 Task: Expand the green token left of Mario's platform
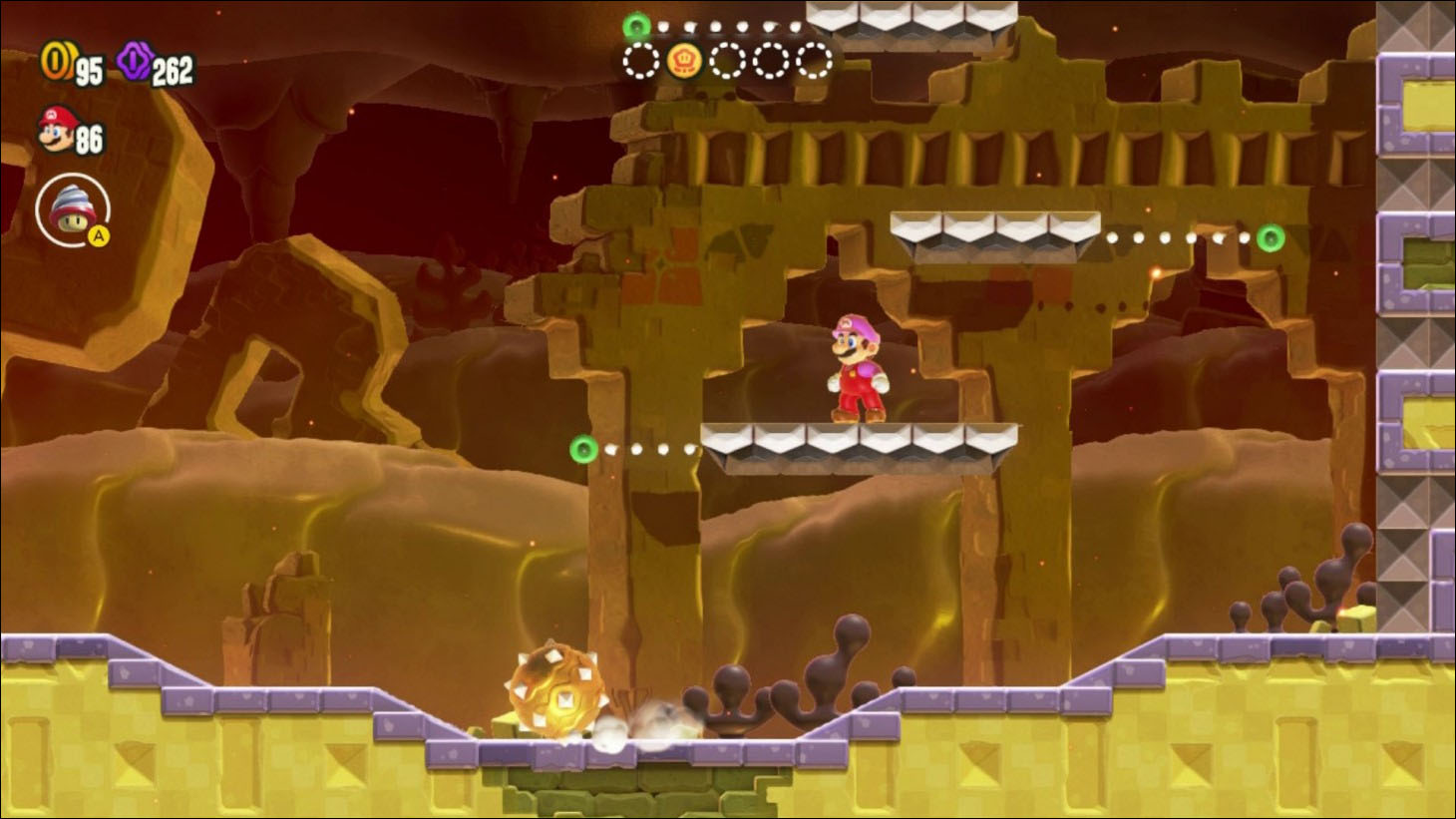pos(583,451)
